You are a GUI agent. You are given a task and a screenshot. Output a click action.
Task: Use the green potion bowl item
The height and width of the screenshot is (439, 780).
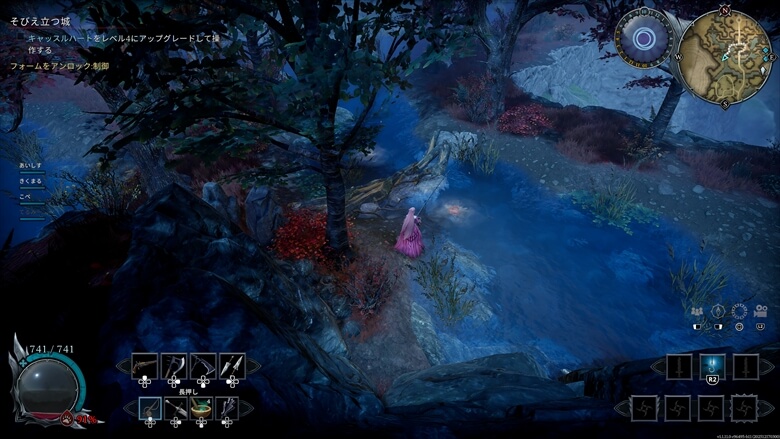(203, 408)
